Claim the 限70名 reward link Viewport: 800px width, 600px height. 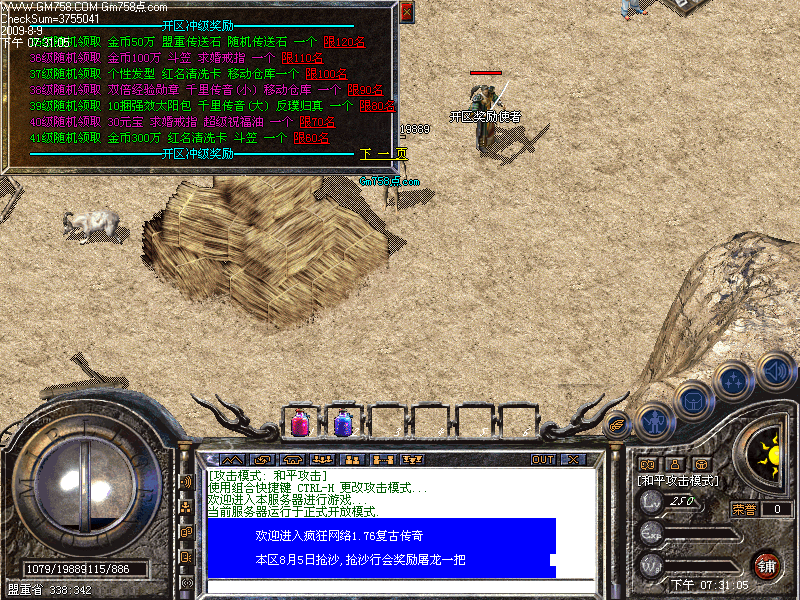point(316,122)
